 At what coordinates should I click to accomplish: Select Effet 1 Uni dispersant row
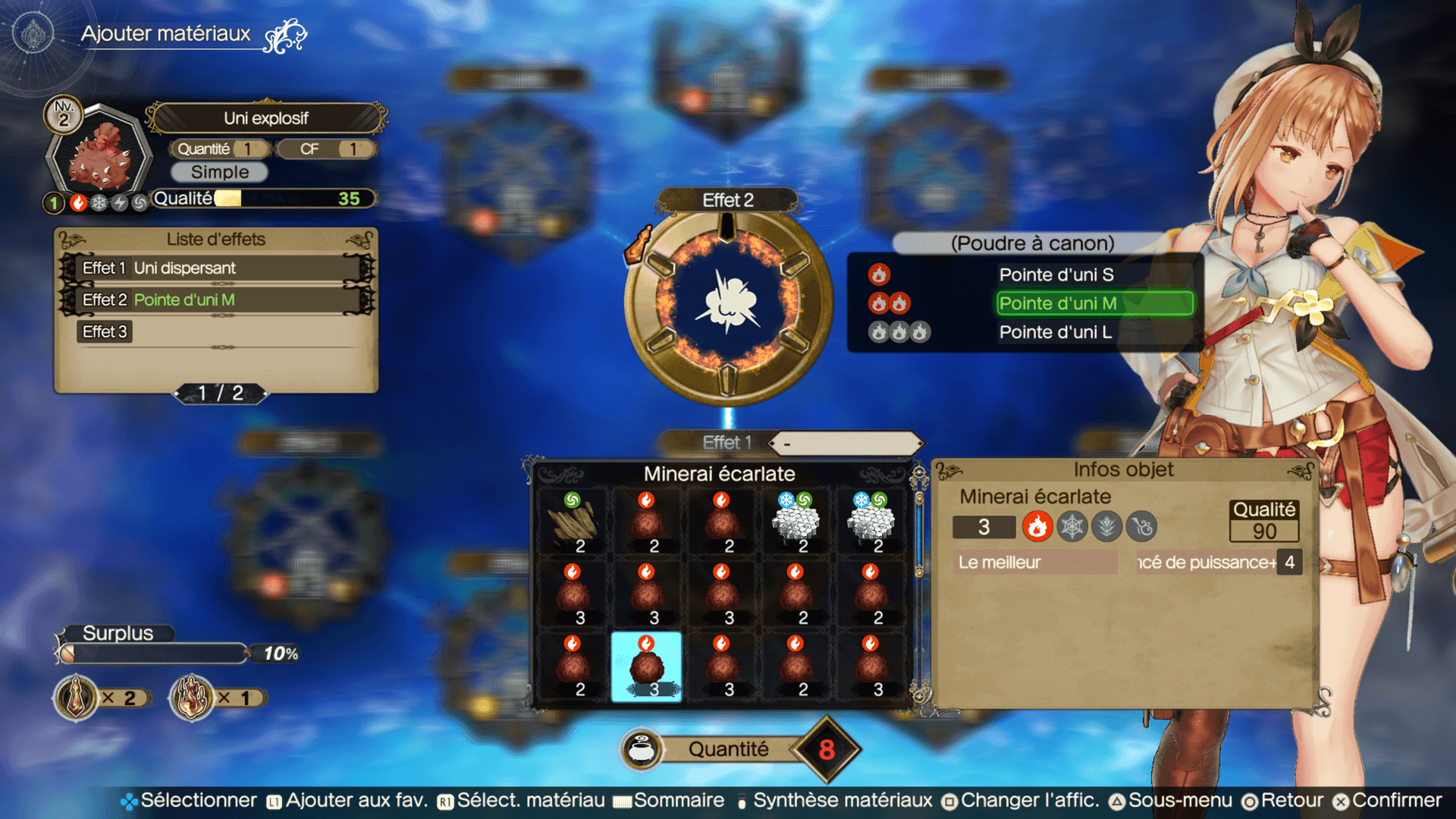tap(217, 268)
